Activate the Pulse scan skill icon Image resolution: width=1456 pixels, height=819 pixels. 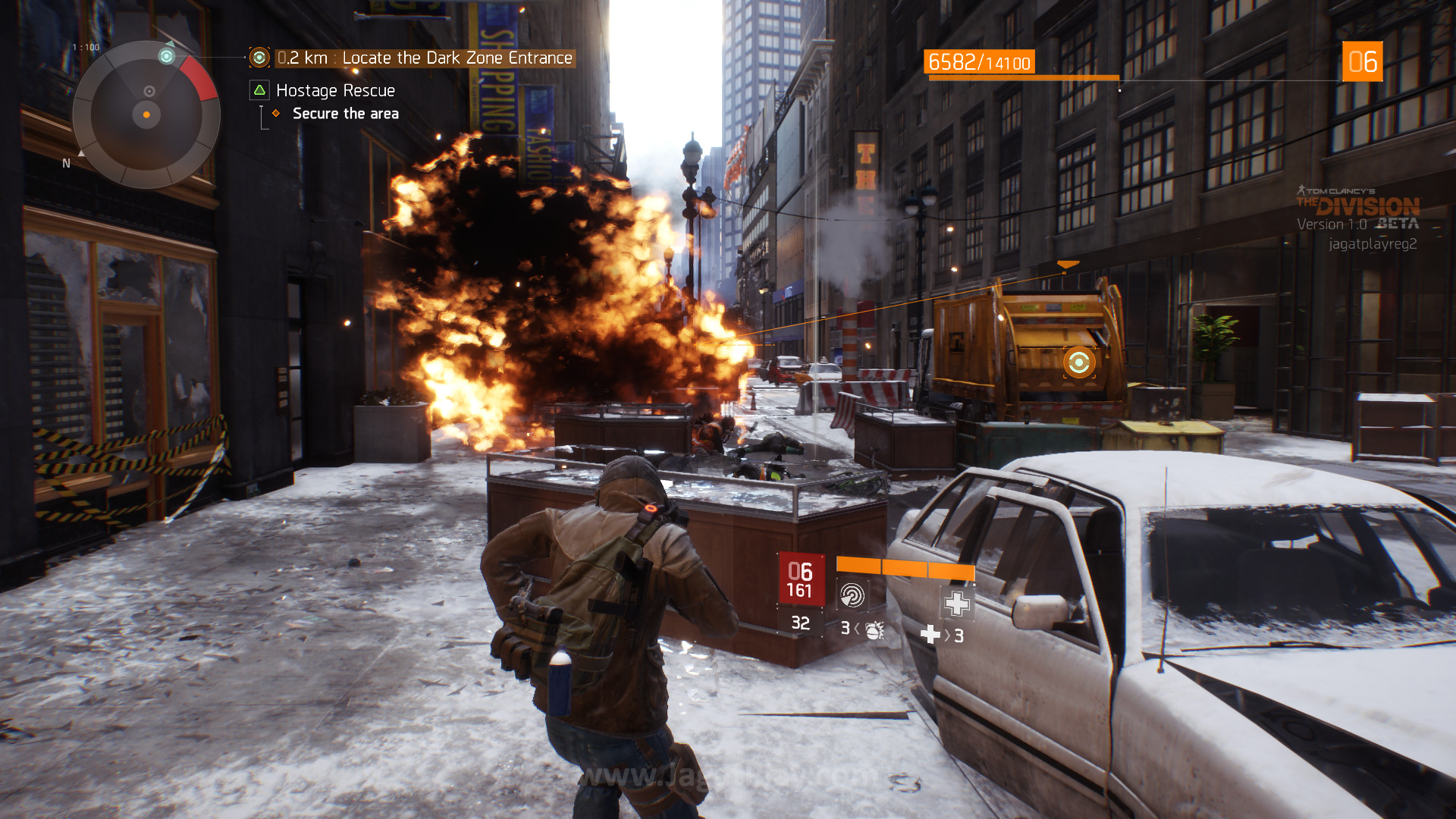click(x=852, y=595)
